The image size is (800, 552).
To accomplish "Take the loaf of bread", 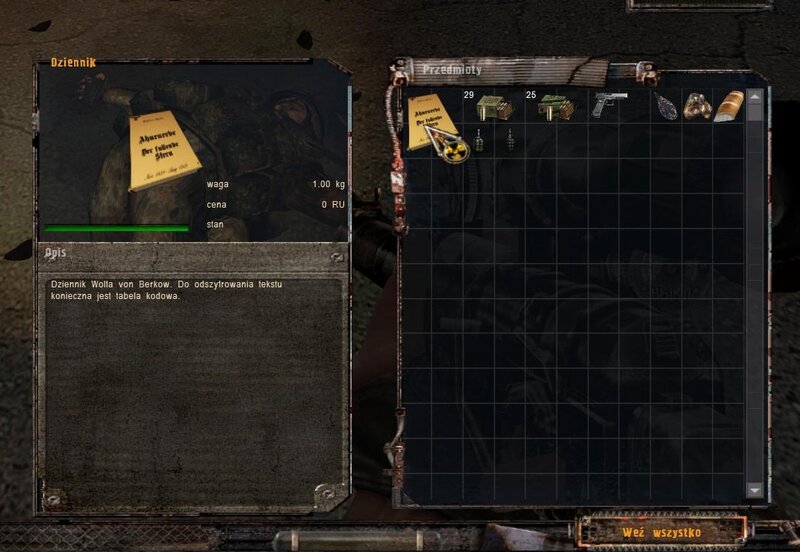I will coord(728,106).
